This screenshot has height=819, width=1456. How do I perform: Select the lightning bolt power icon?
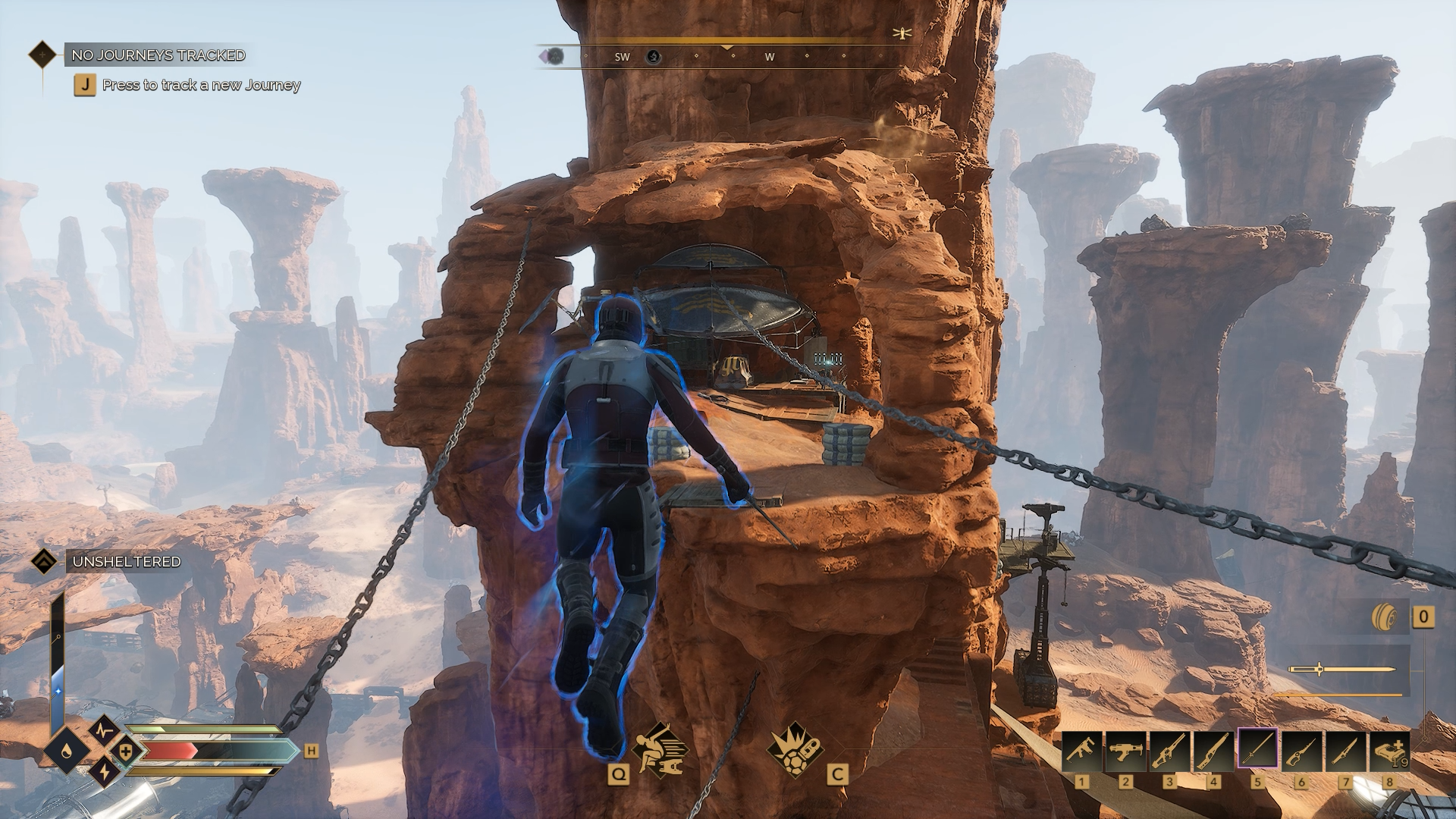pyautogui.click(x=105, y=773)
